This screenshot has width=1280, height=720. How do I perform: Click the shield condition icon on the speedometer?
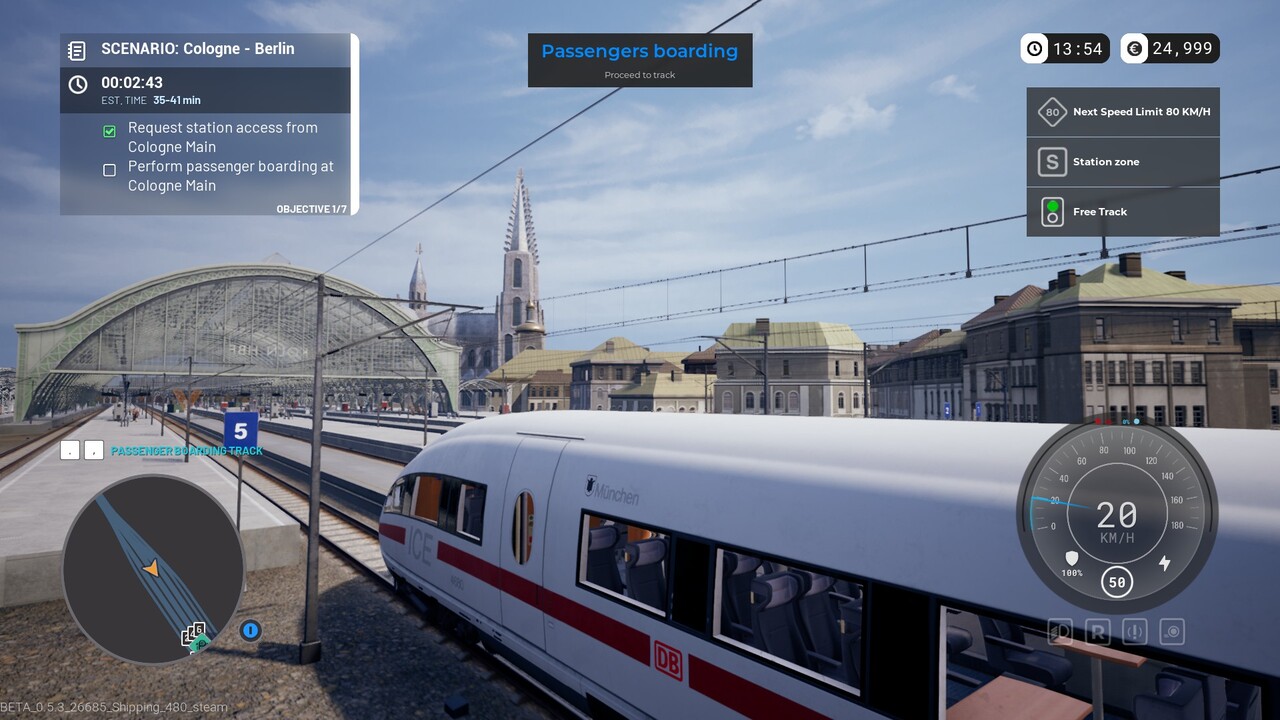click(x=1072, y=559)
